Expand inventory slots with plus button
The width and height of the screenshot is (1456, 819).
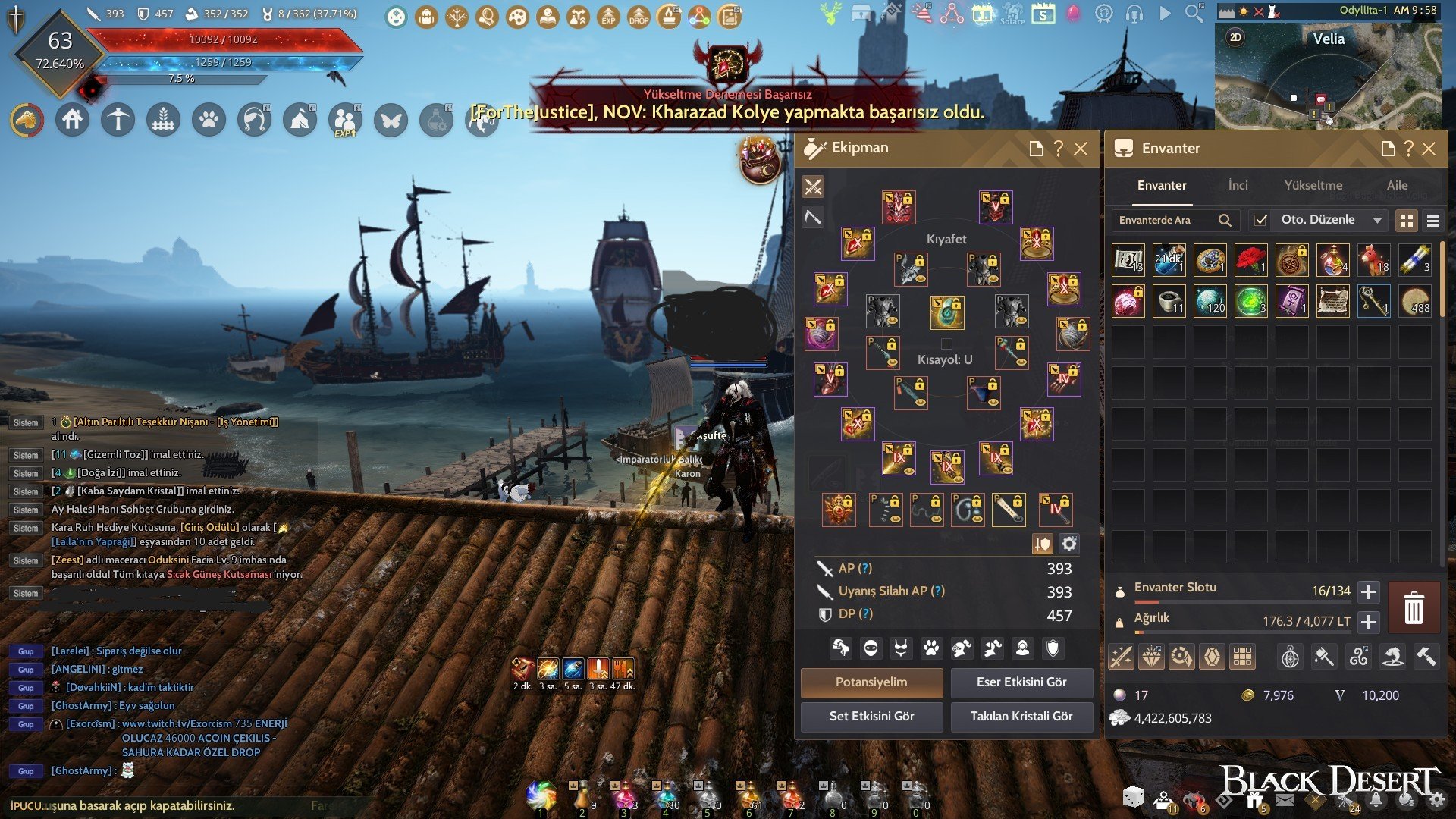pyautogui.click(x=1368, y=591)
